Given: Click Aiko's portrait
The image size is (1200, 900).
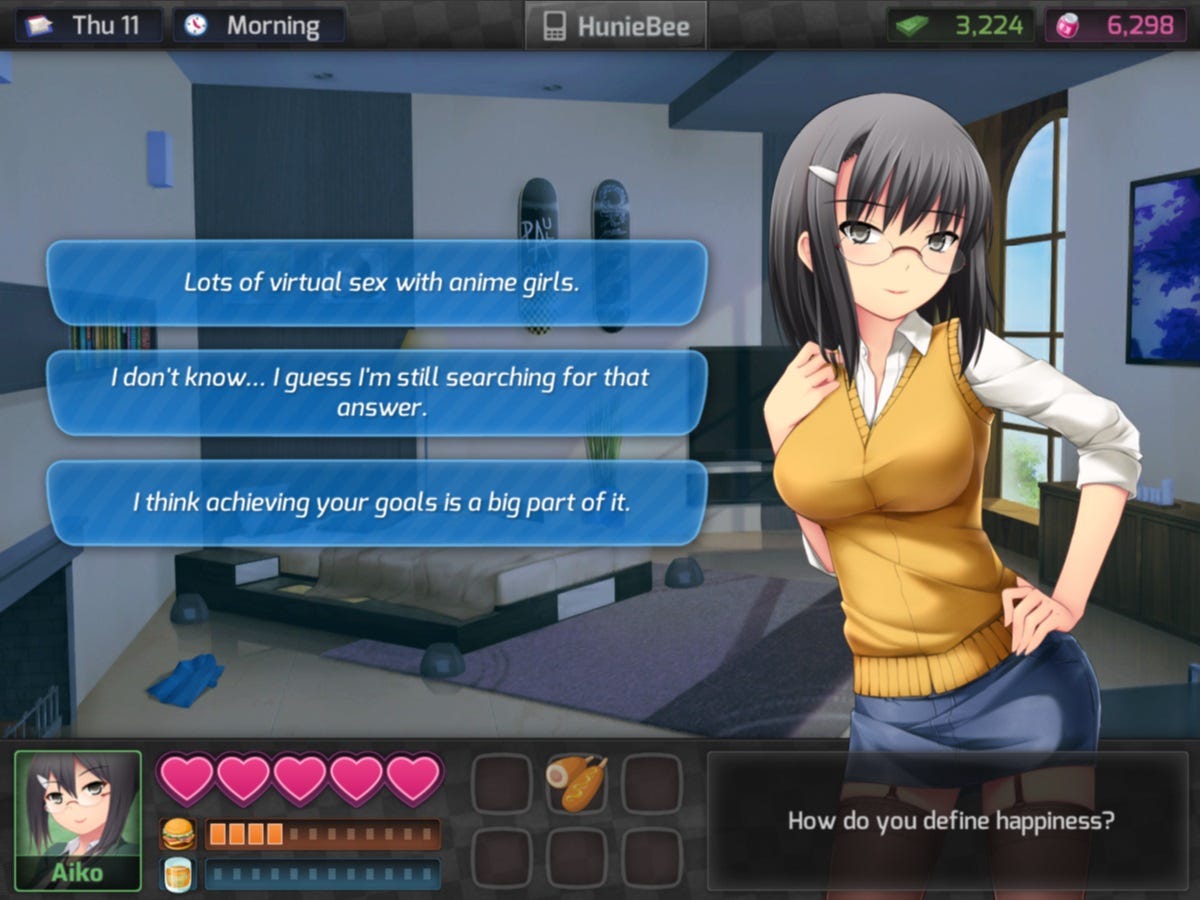Looking at the screenshot, I should pyautogui.click(x=78, y=820).
